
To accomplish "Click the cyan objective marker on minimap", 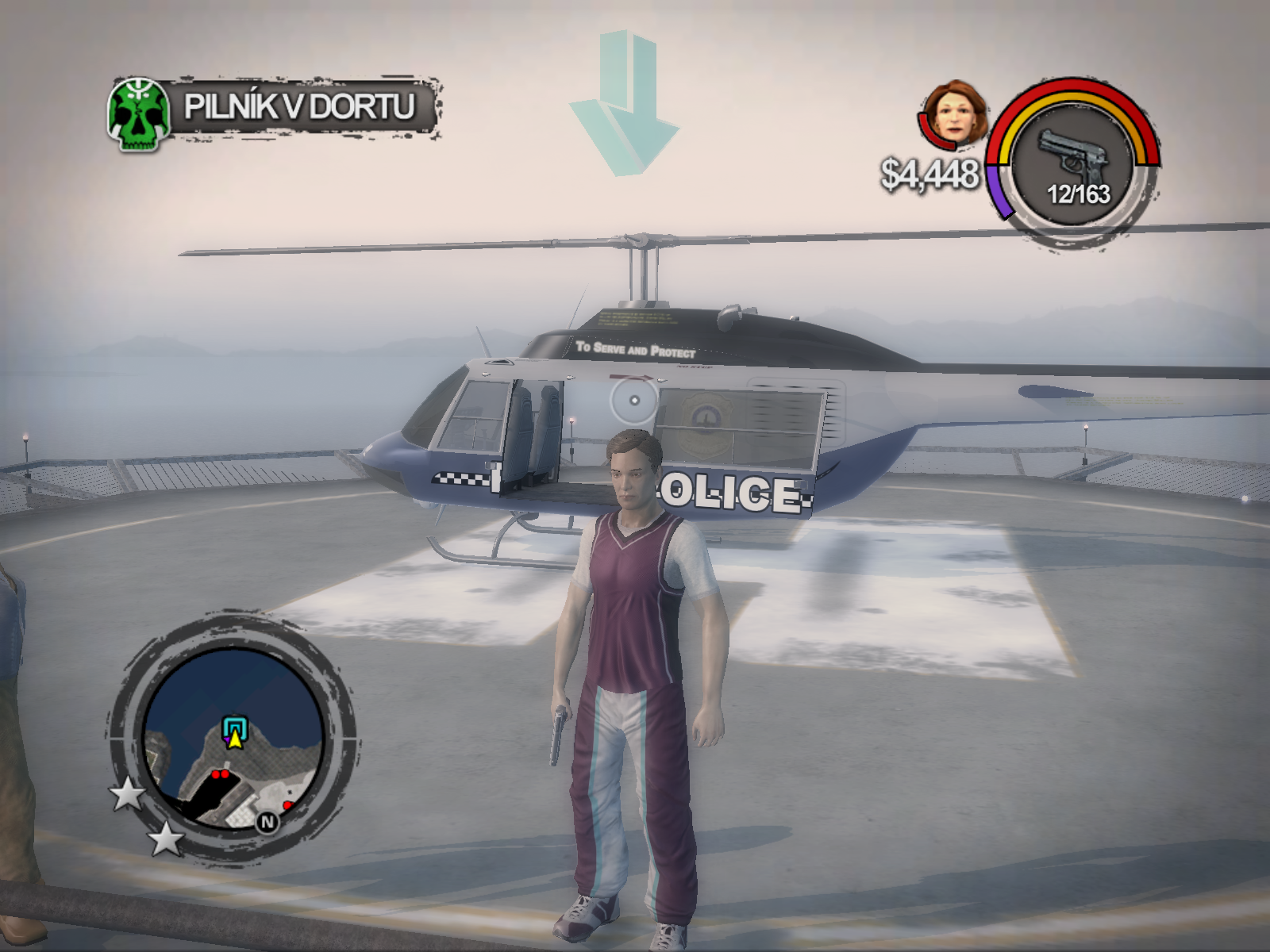I will 234,727.
